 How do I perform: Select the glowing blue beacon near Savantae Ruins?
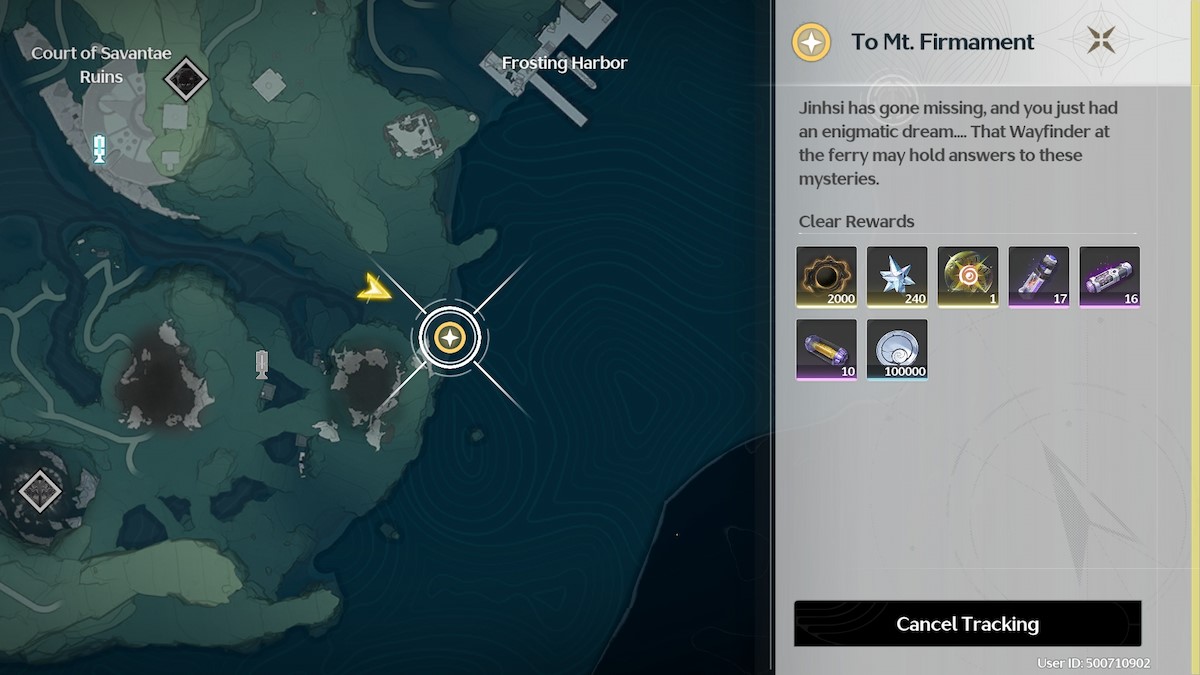(x=99, y=149)
